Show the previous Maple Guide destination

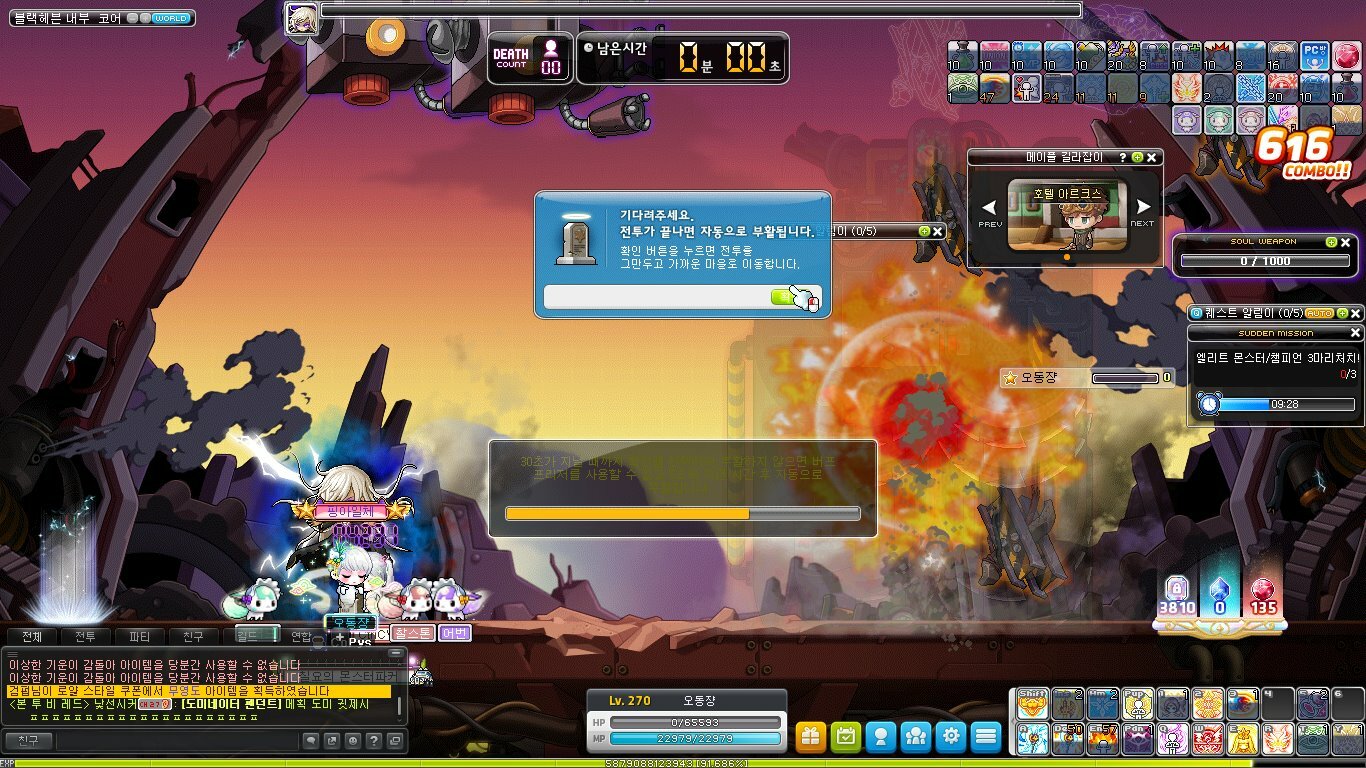click(x=989, y=210)
